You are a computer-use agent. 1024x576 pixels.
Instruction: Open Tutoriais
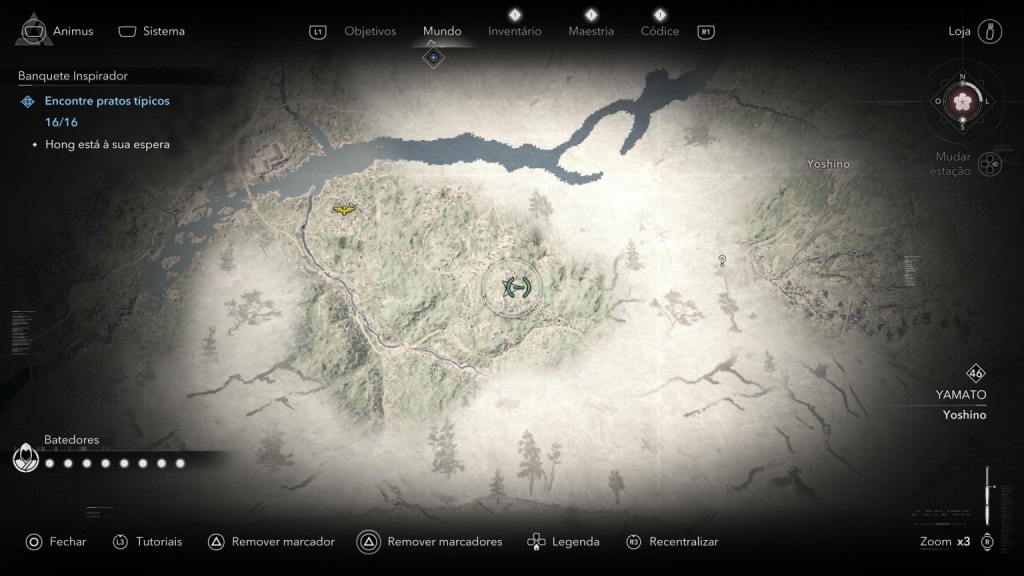[148, 542]
